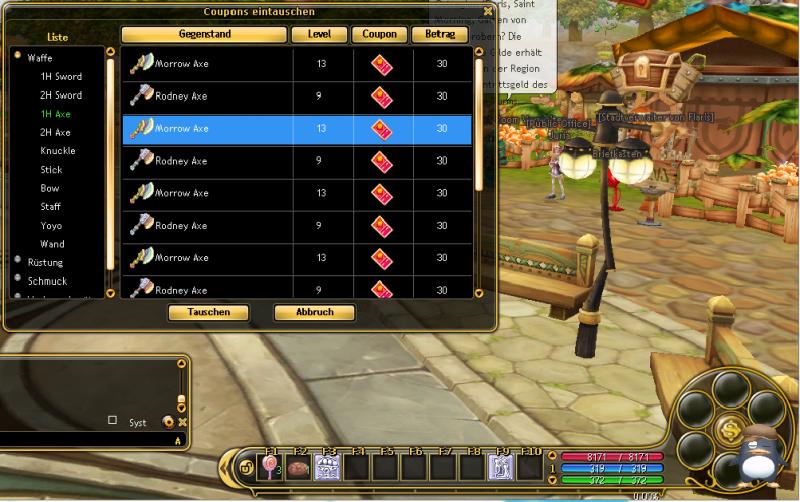The image size is (800, 502).
Task: Choose the Bow category
Action: (x=50, y=188)
